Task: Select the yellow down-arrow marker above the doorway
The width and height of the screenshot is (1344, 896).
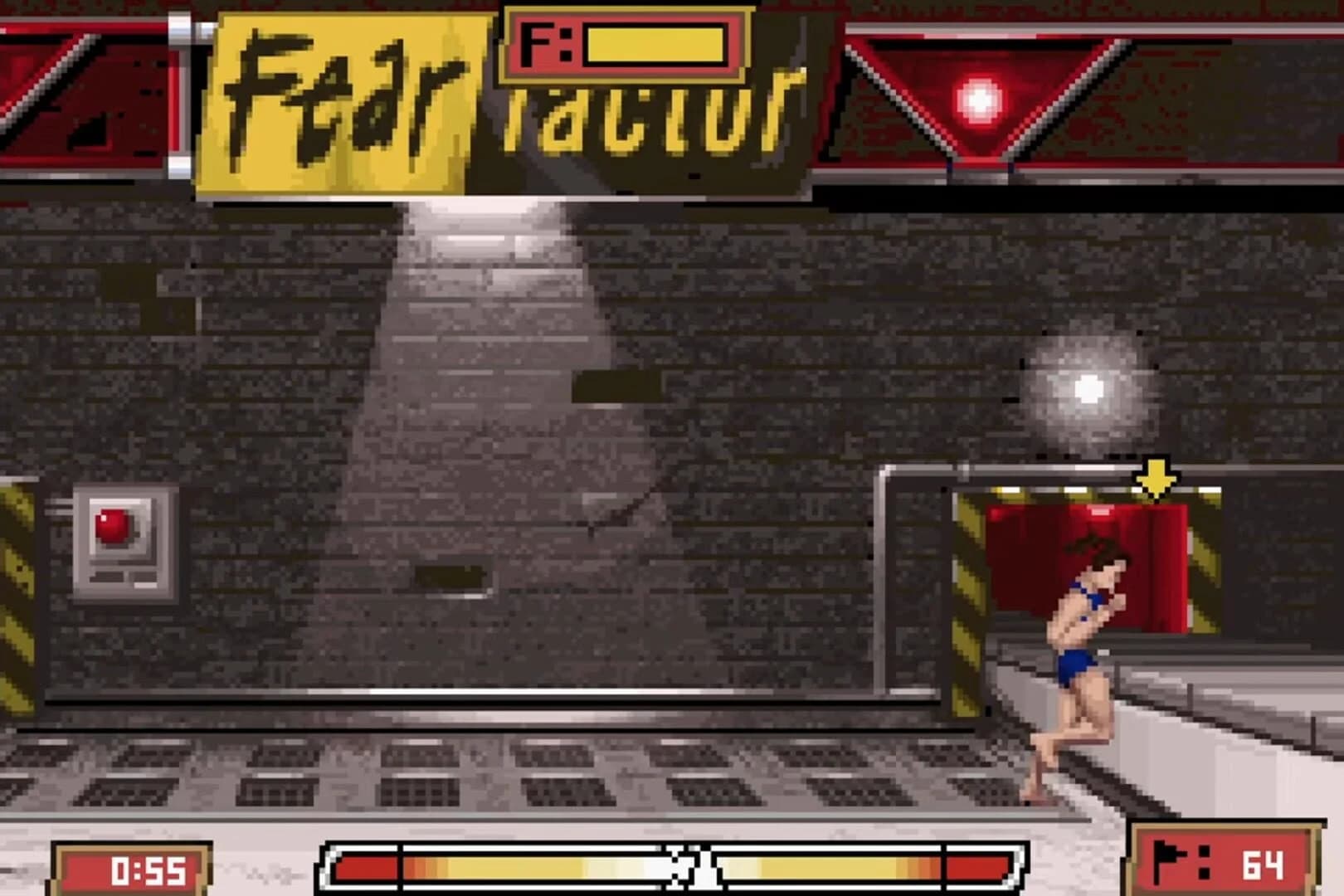Action: tap(1155, 477)
